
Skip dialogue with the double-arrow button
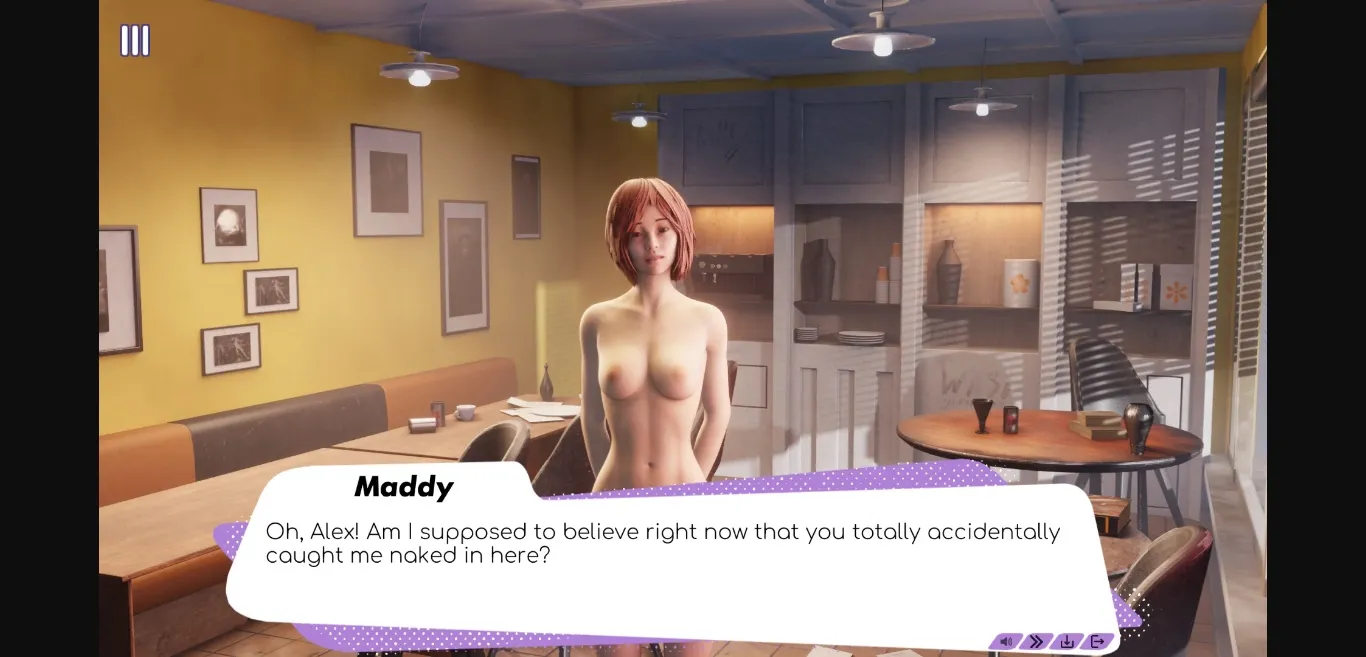1037,642
